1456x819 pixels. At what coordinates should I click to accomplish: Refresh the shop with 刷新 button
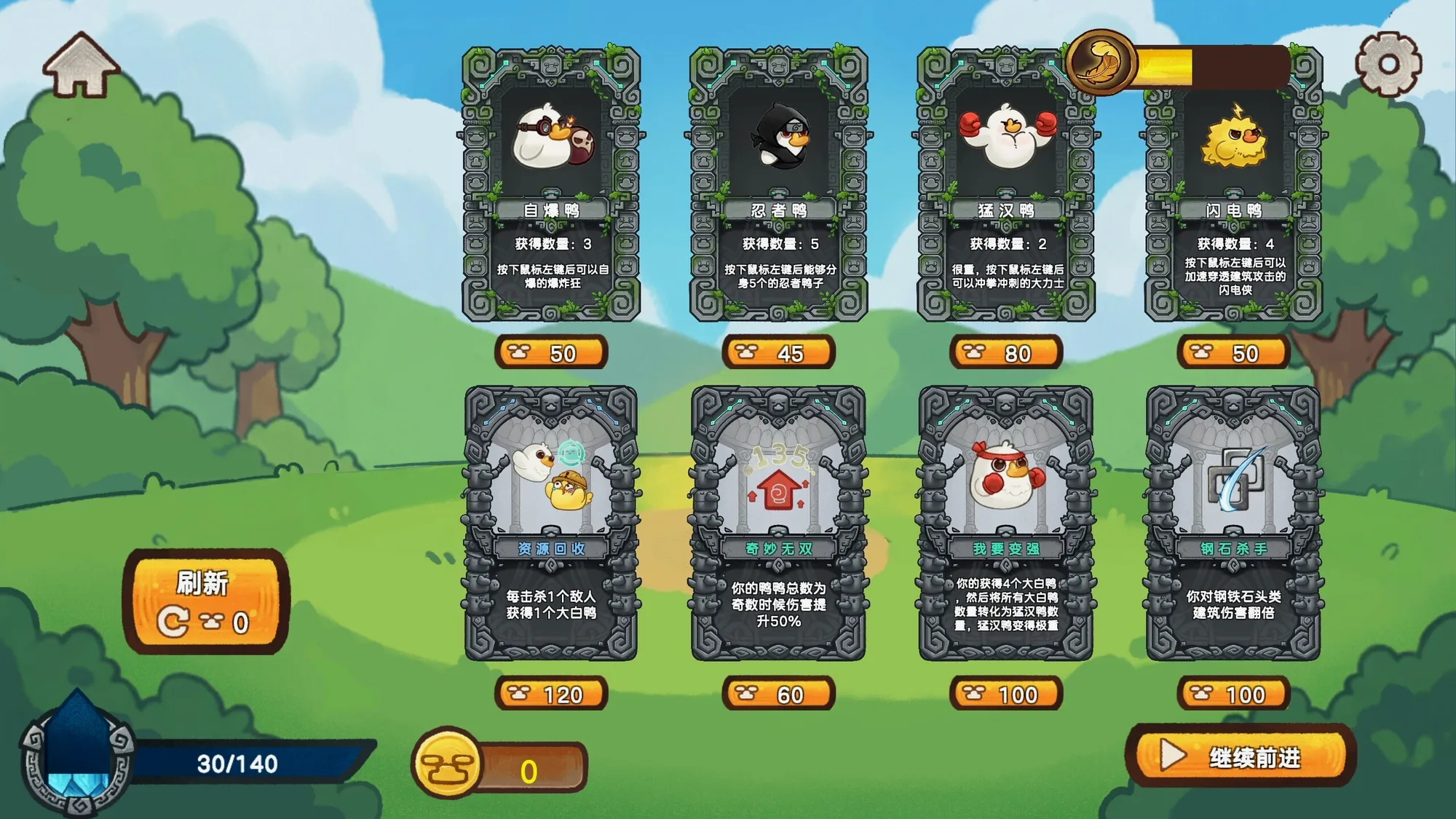206,601
